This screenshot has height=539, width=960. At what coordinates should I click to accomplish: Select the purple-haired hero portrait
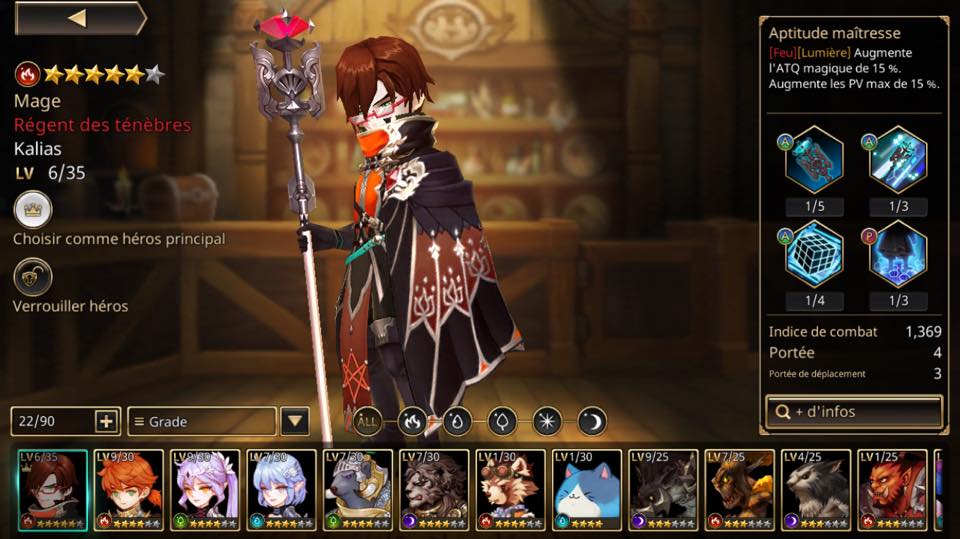[205, 489]
